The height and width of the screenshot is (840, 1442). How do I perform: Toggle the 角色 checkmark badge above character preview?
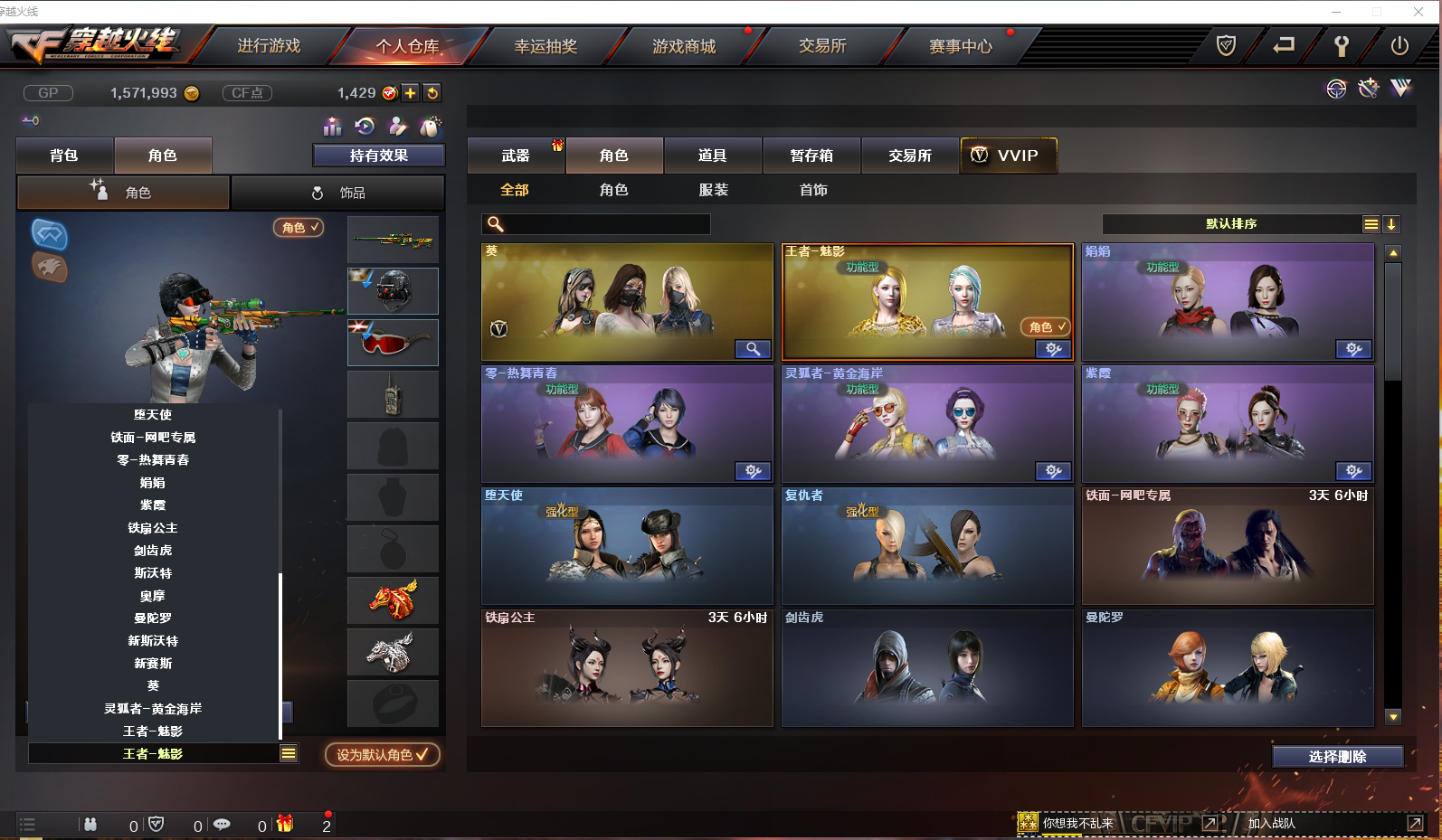pos(297,228)
